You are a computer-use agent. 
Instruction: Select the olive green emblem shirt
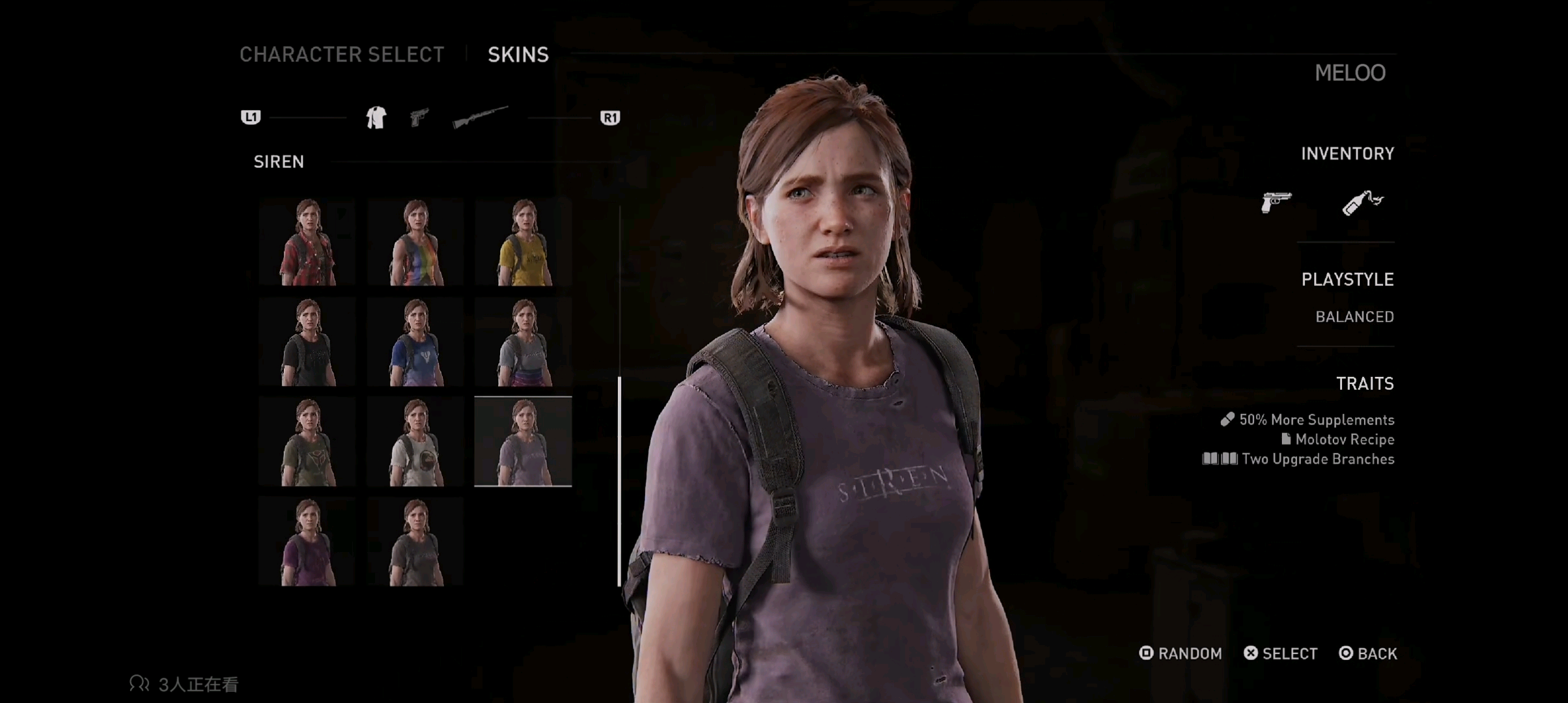[x=307, y=443]
